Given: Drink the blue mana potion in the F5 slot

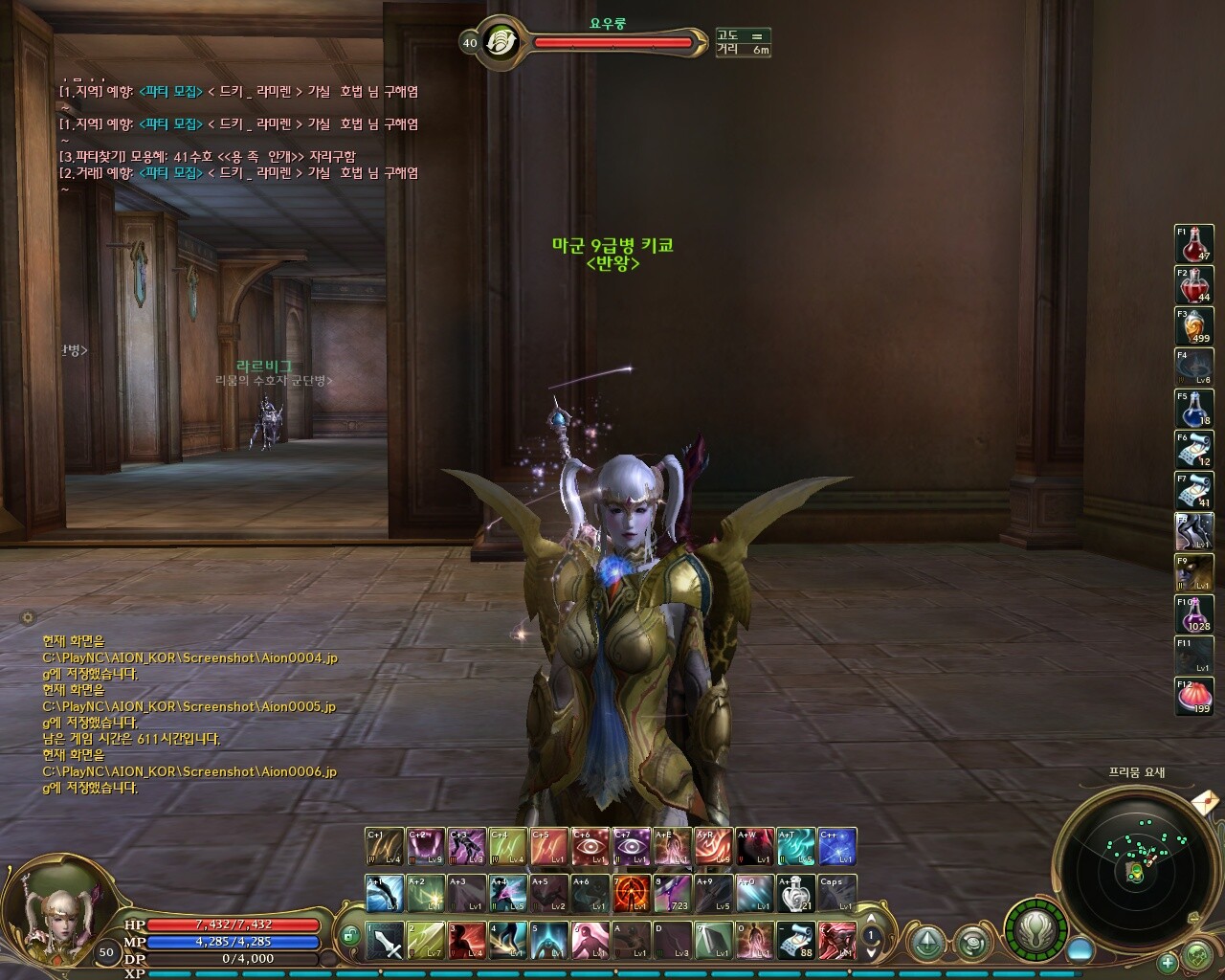Looking at the screenshot, I should coord(1193,409).
